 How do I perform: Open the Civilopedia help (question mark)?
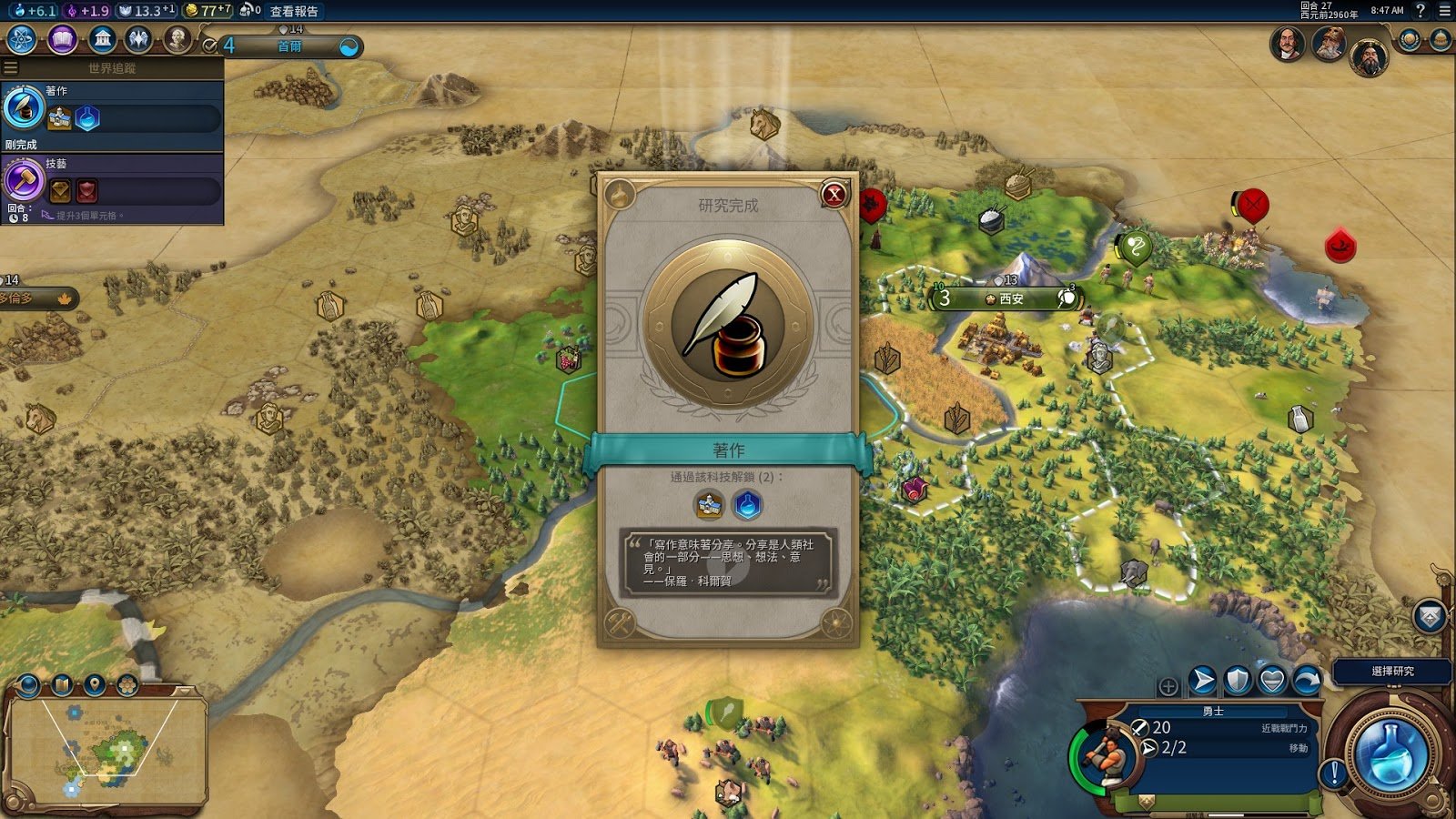pos(1421,11)
